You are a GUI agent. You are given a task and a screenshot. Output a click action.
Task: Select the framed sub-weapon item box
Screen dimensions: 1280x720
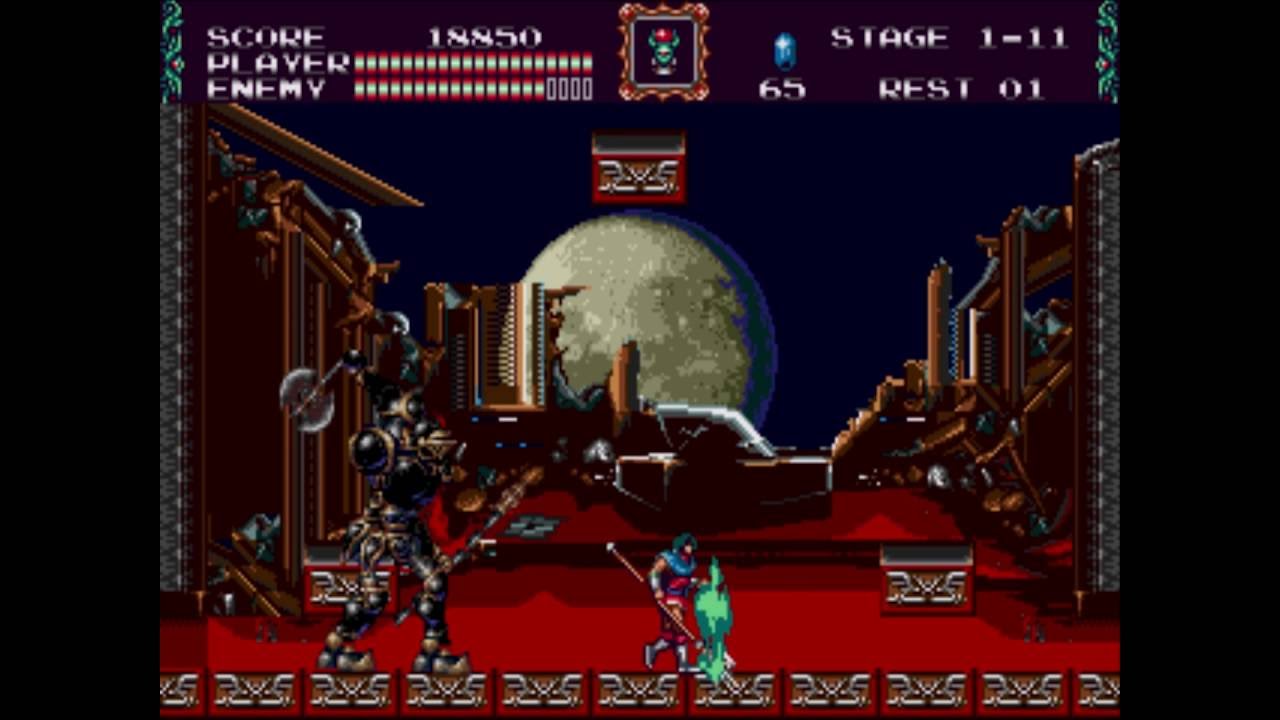(663, 51)
